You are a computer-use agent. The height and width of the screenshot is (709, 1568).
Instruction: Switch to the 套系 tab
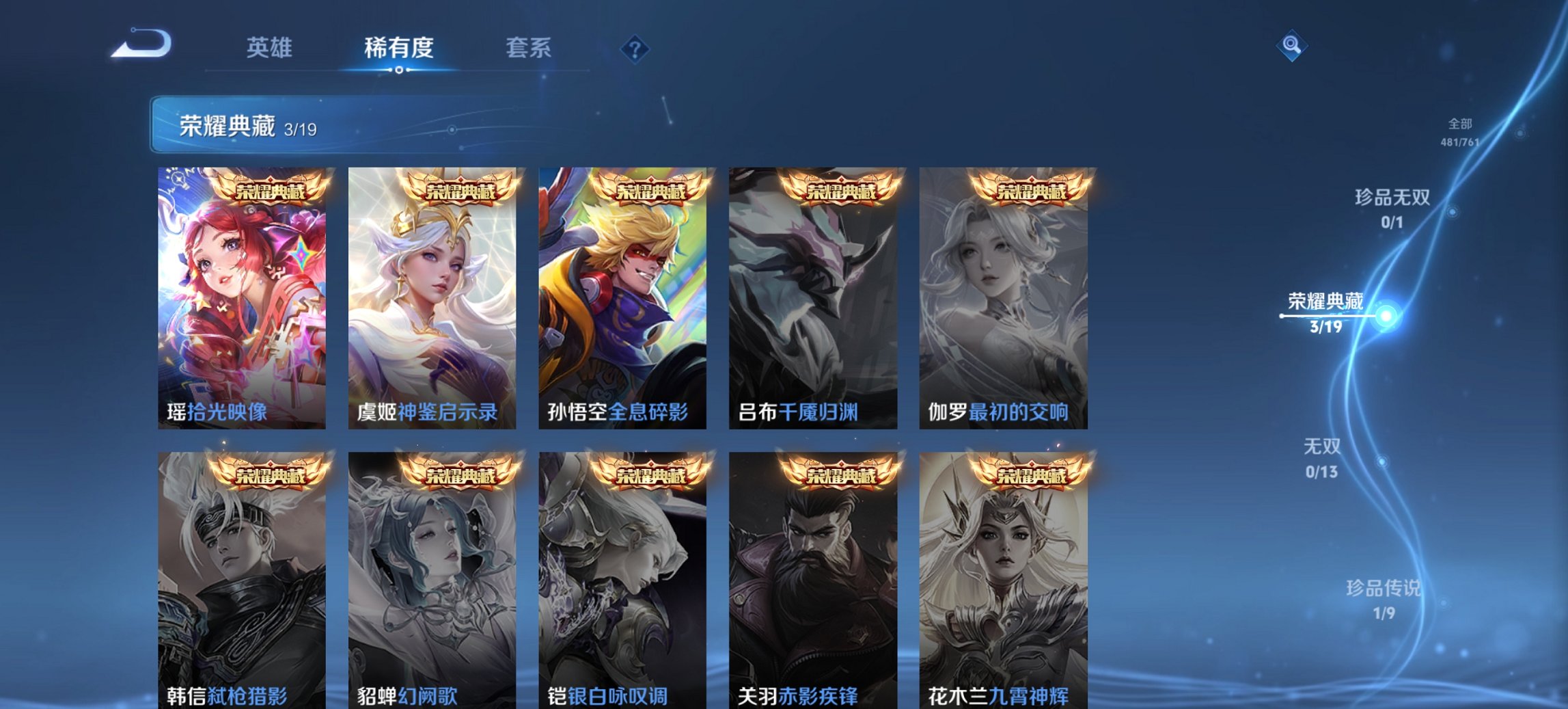pyautogui.click(x=529, y=47)
